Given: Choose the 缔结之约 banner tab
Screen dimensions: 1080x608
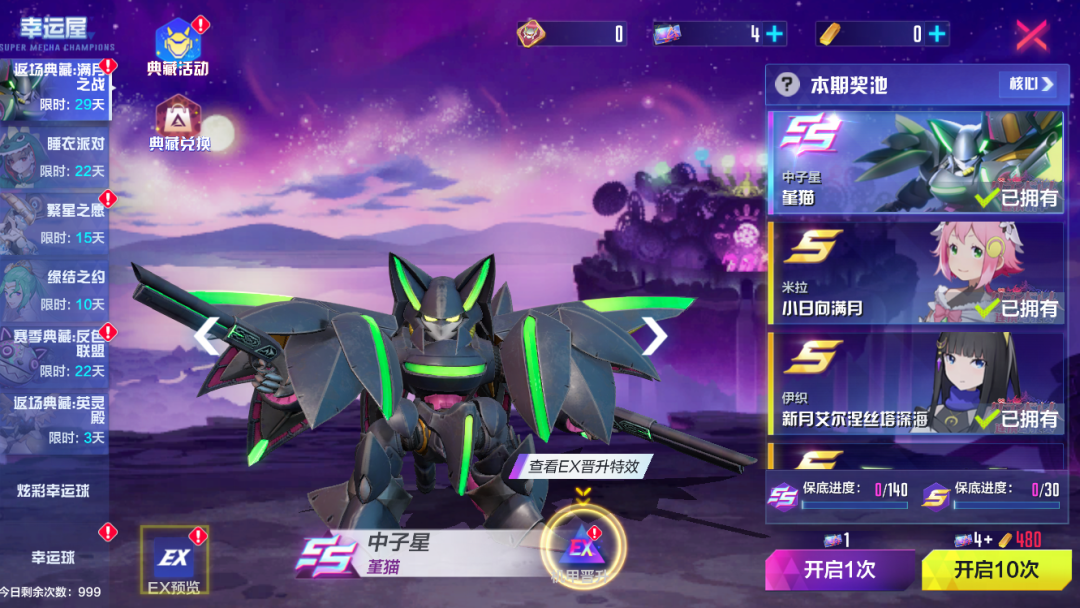Looking at the screenshot, I should (55, 286).
